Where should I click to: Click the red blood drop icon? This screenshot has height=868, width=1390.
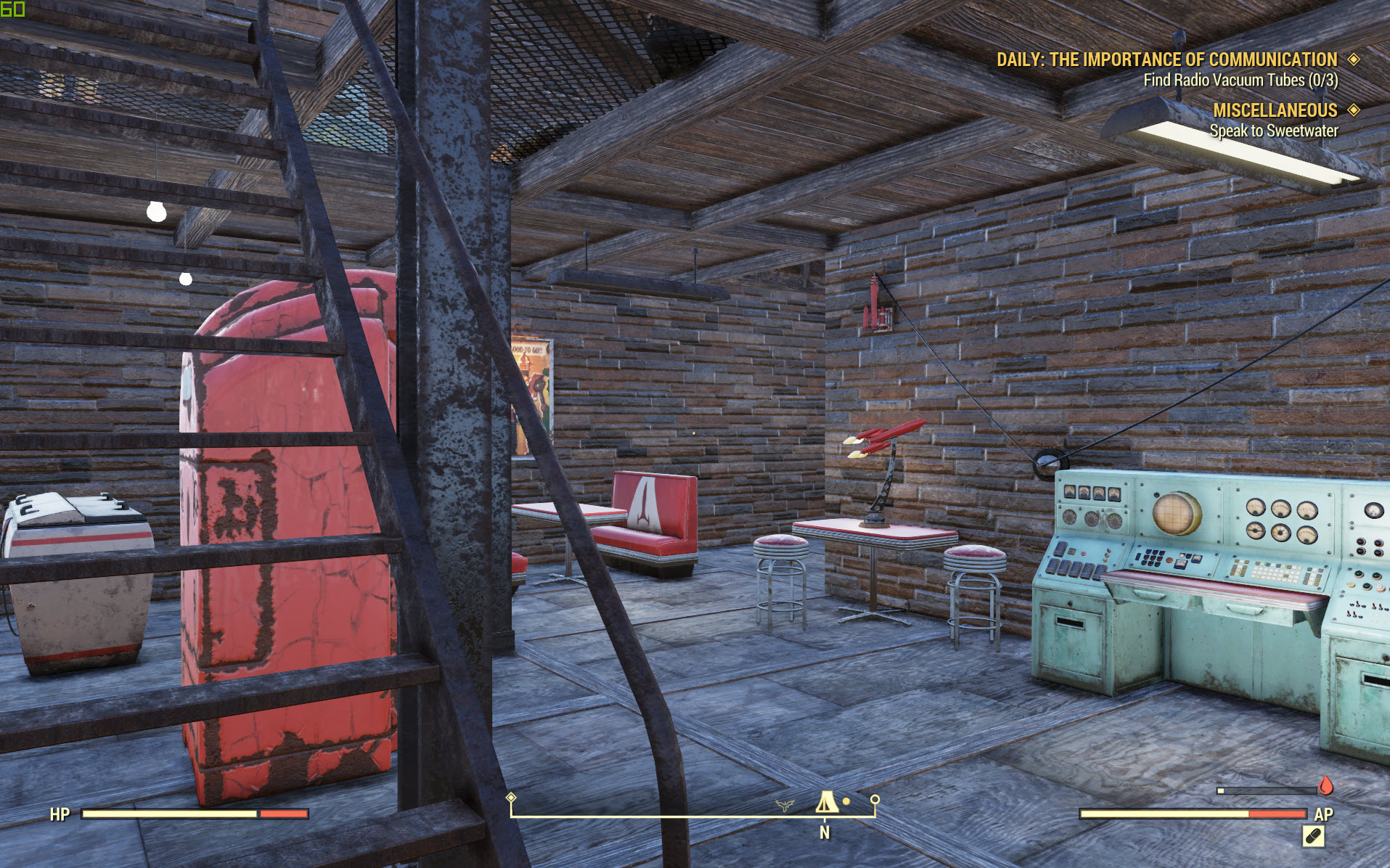coord(1325,786)
